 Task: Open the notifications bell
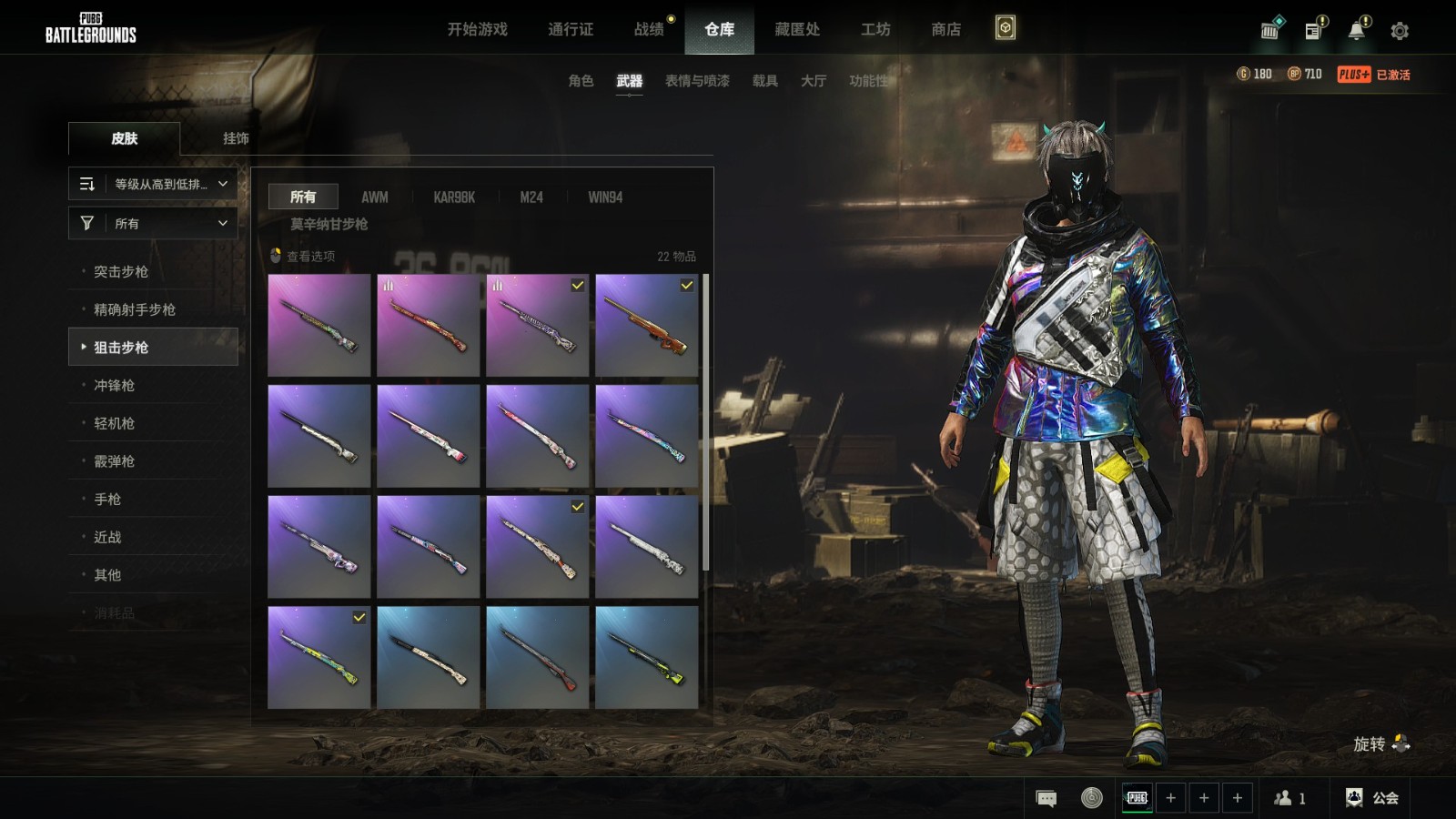[1356, 30]
